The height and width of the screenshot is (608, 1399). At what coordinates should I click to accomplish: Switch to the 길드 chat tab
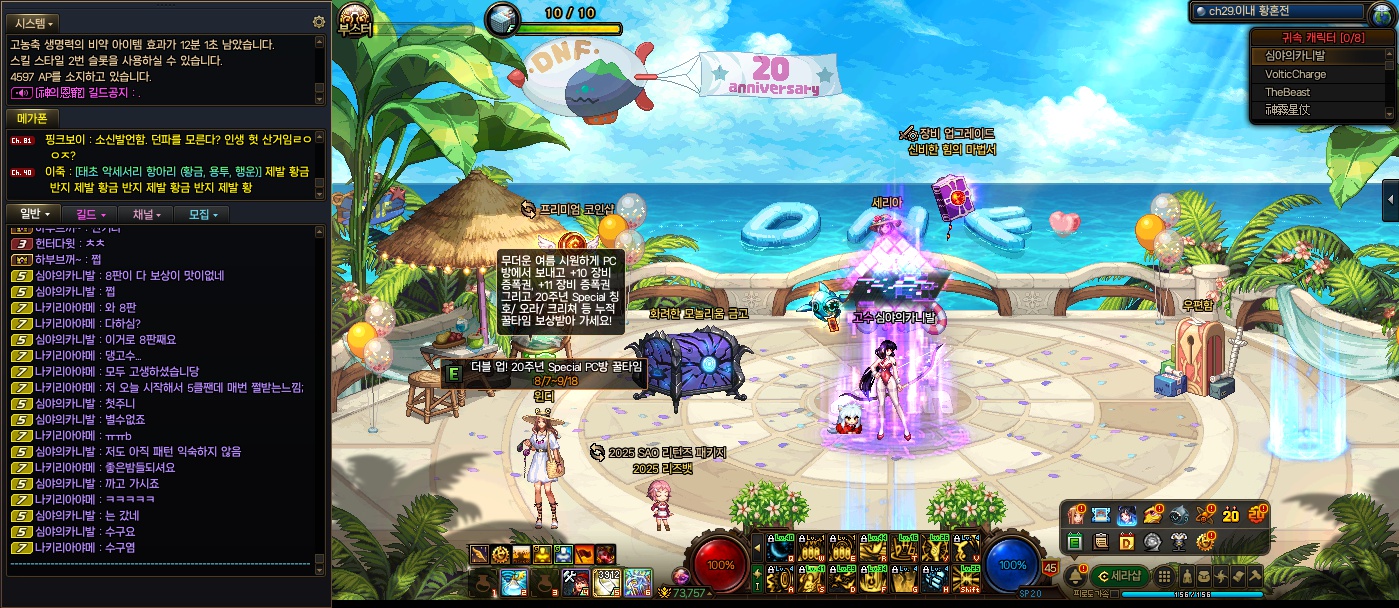tap(89, 214)
